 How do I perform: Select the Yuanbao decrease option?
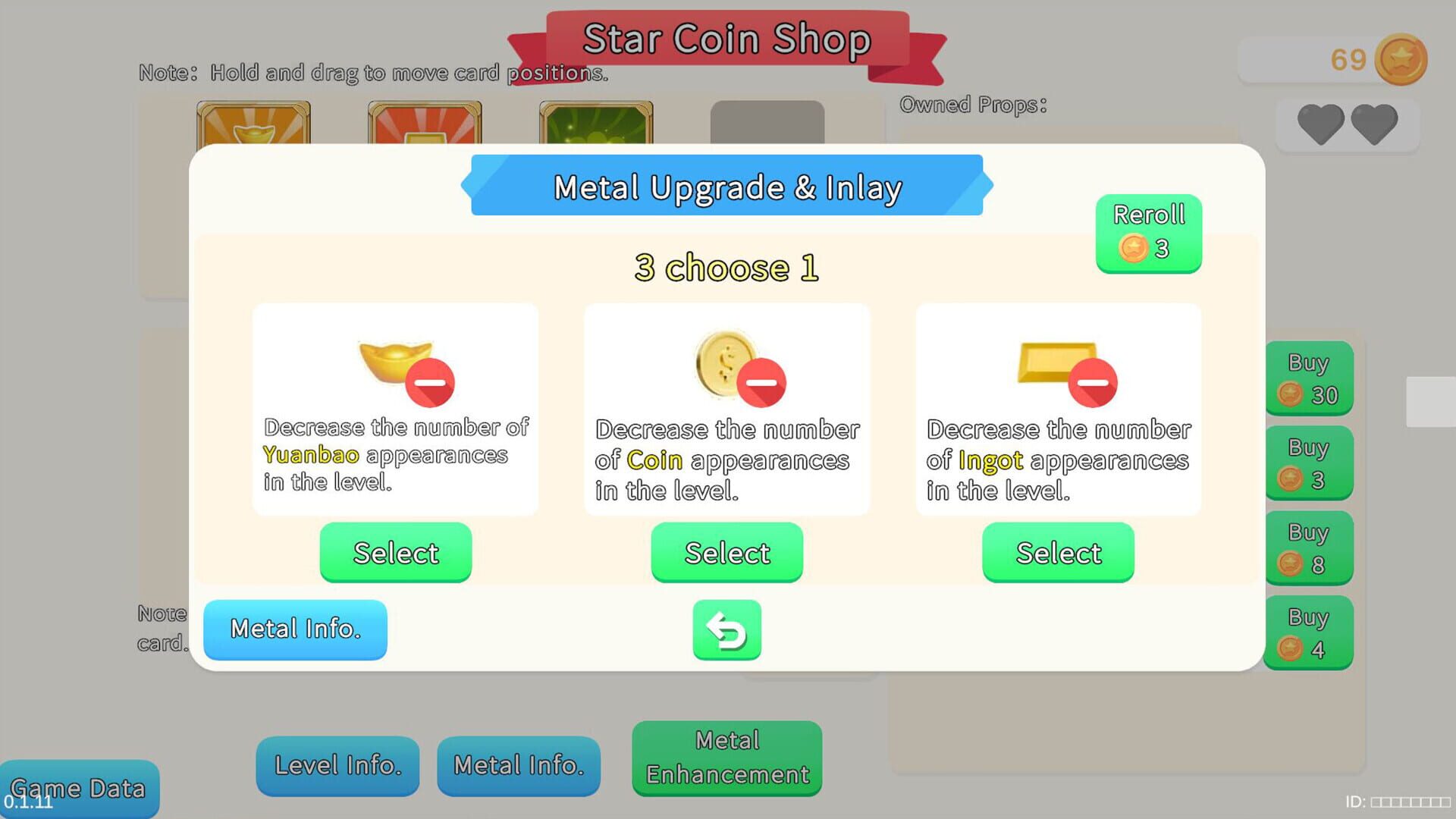(394, 553)
